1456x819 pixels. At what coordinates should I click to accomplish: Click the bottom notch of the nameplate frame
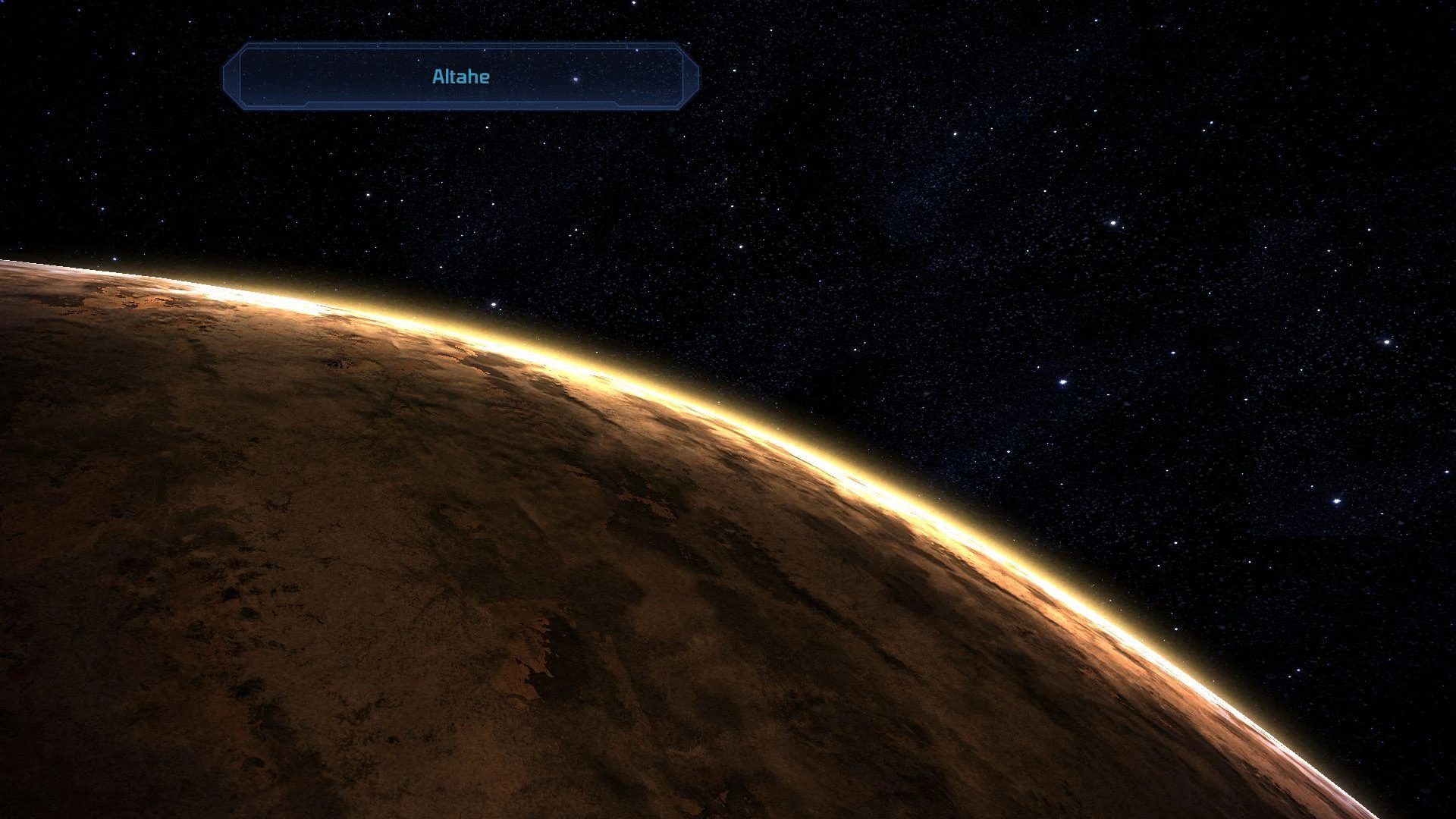click(459, 106)
